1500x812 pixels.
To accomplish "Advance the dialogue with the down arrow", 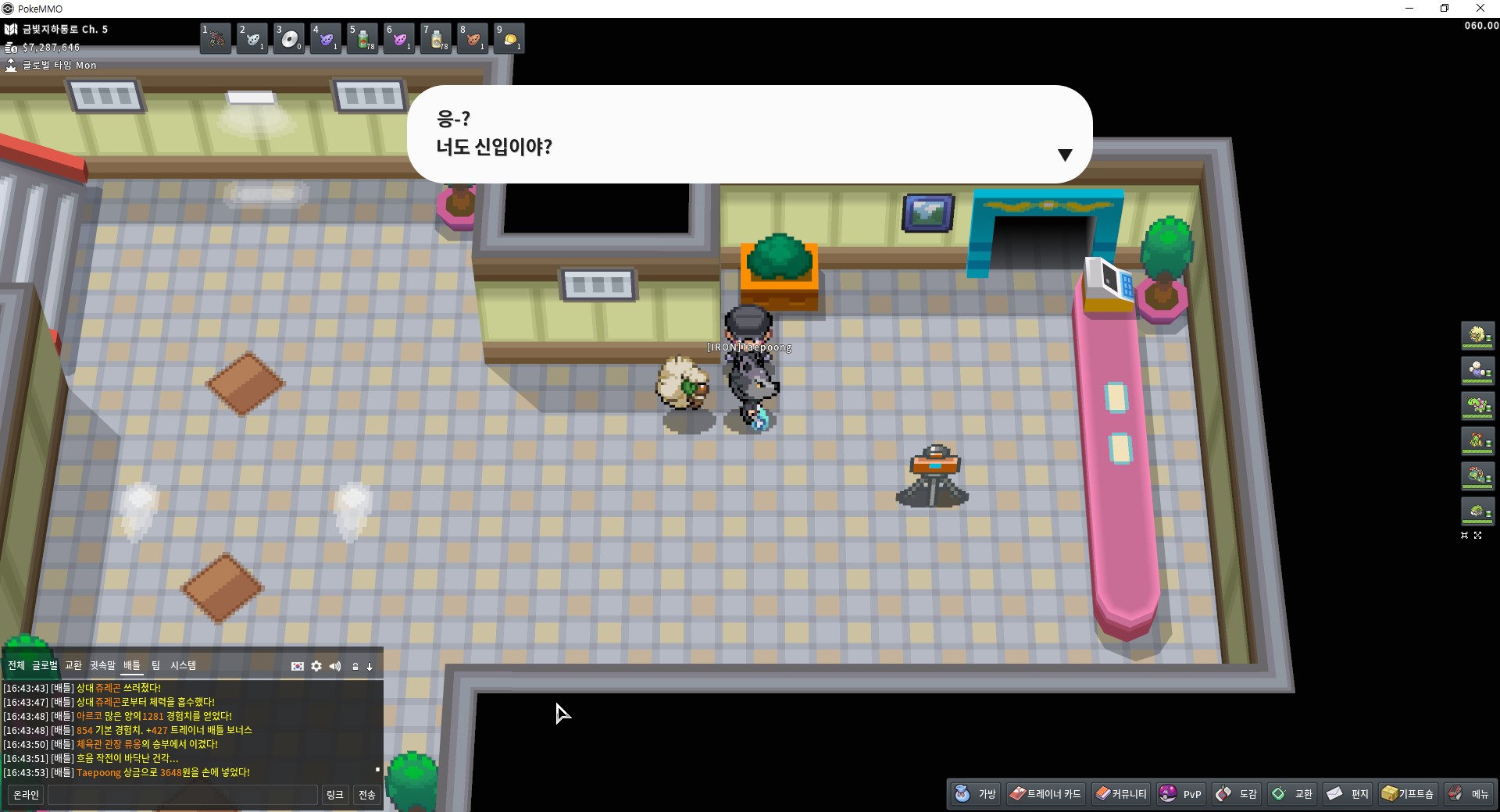I will (1064, 155).
